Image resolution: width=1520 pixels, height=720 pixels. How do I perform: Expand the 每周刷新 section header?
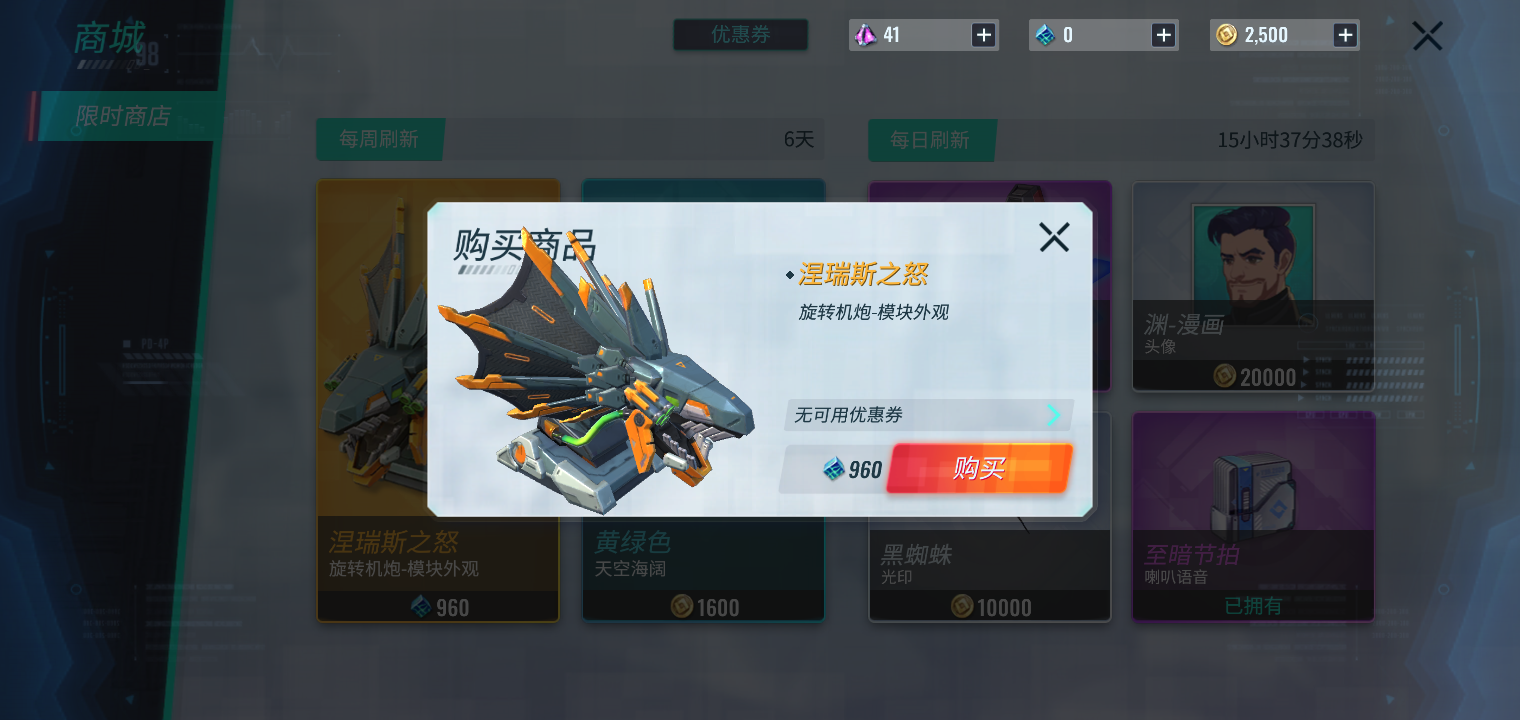[x=380, y=140]
